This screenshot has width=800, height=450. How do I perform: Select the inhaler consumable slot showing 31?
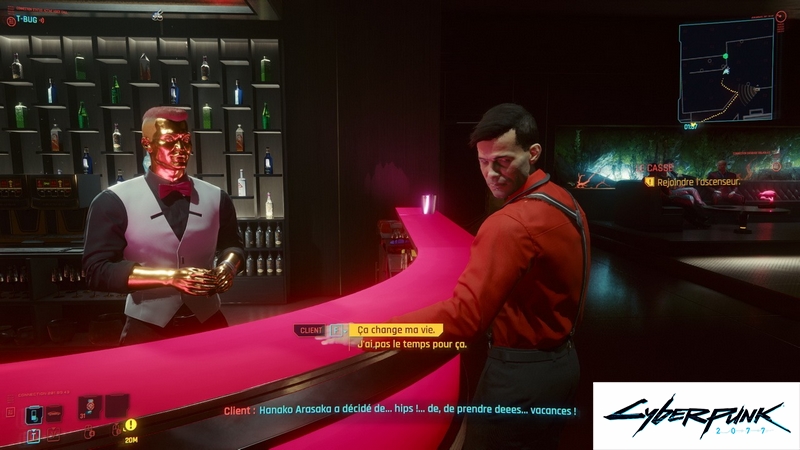pos(89,406)
